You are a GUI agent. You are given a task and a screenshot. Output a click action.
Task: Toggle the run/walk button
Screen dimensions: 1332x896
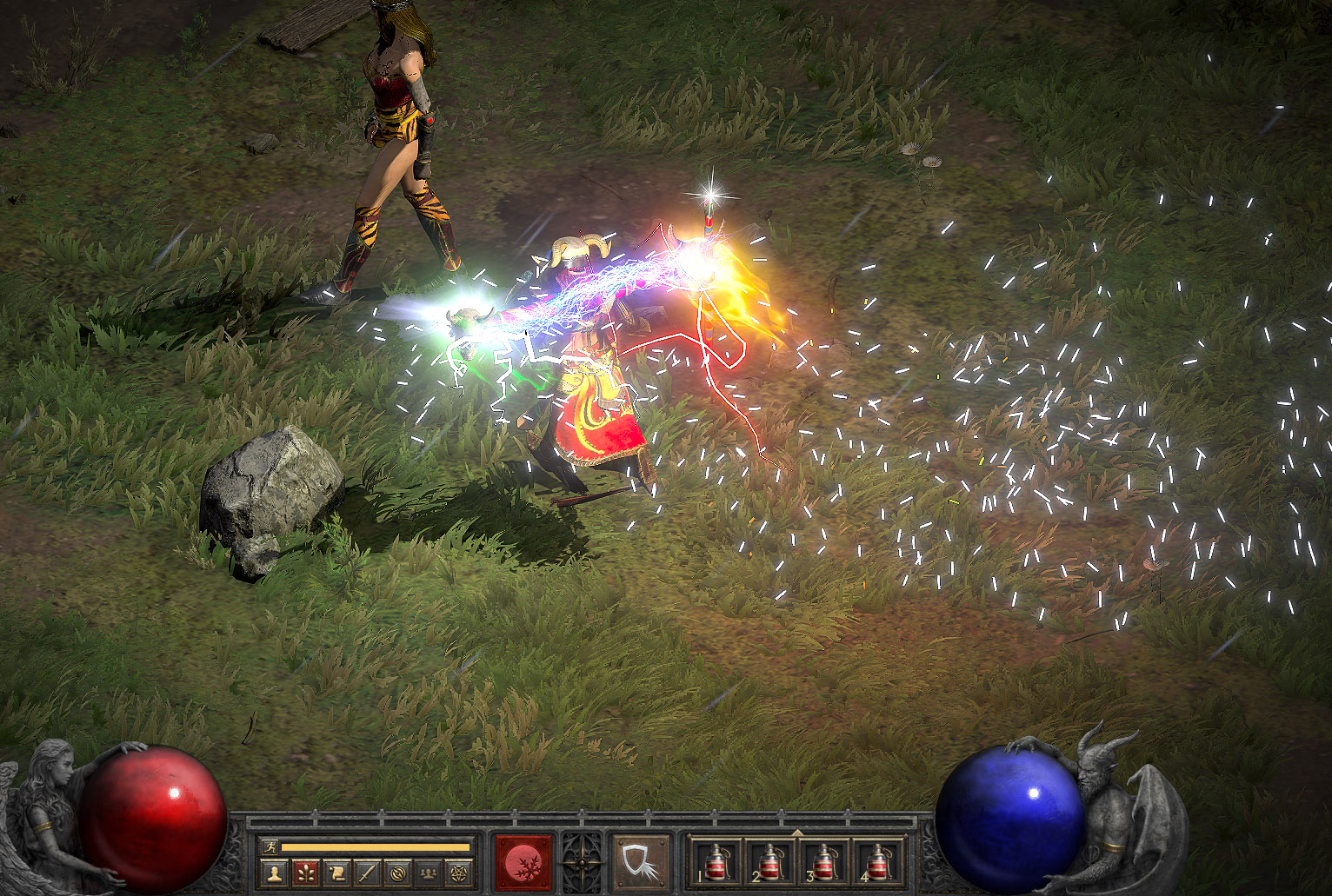270,846
